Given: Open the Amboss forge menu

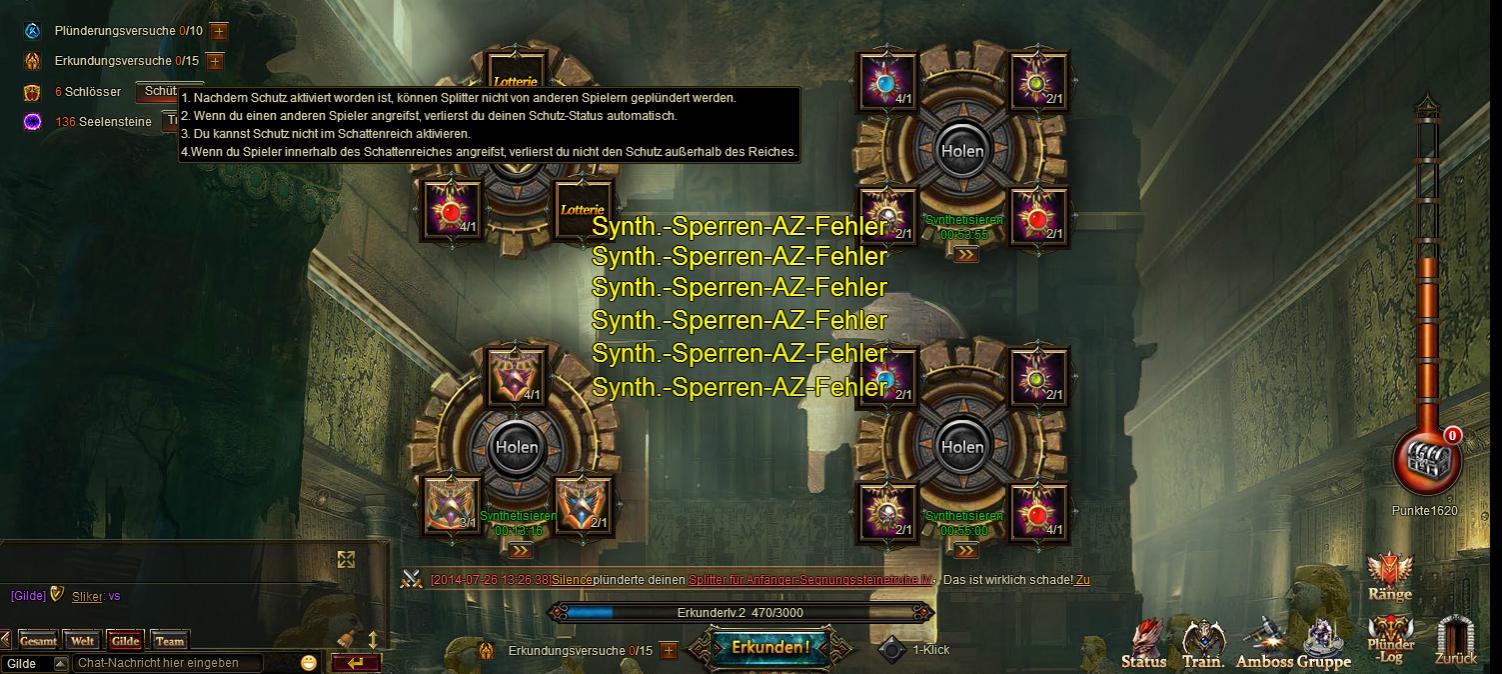Looking at the screenshot, I should coord(1265,645).
